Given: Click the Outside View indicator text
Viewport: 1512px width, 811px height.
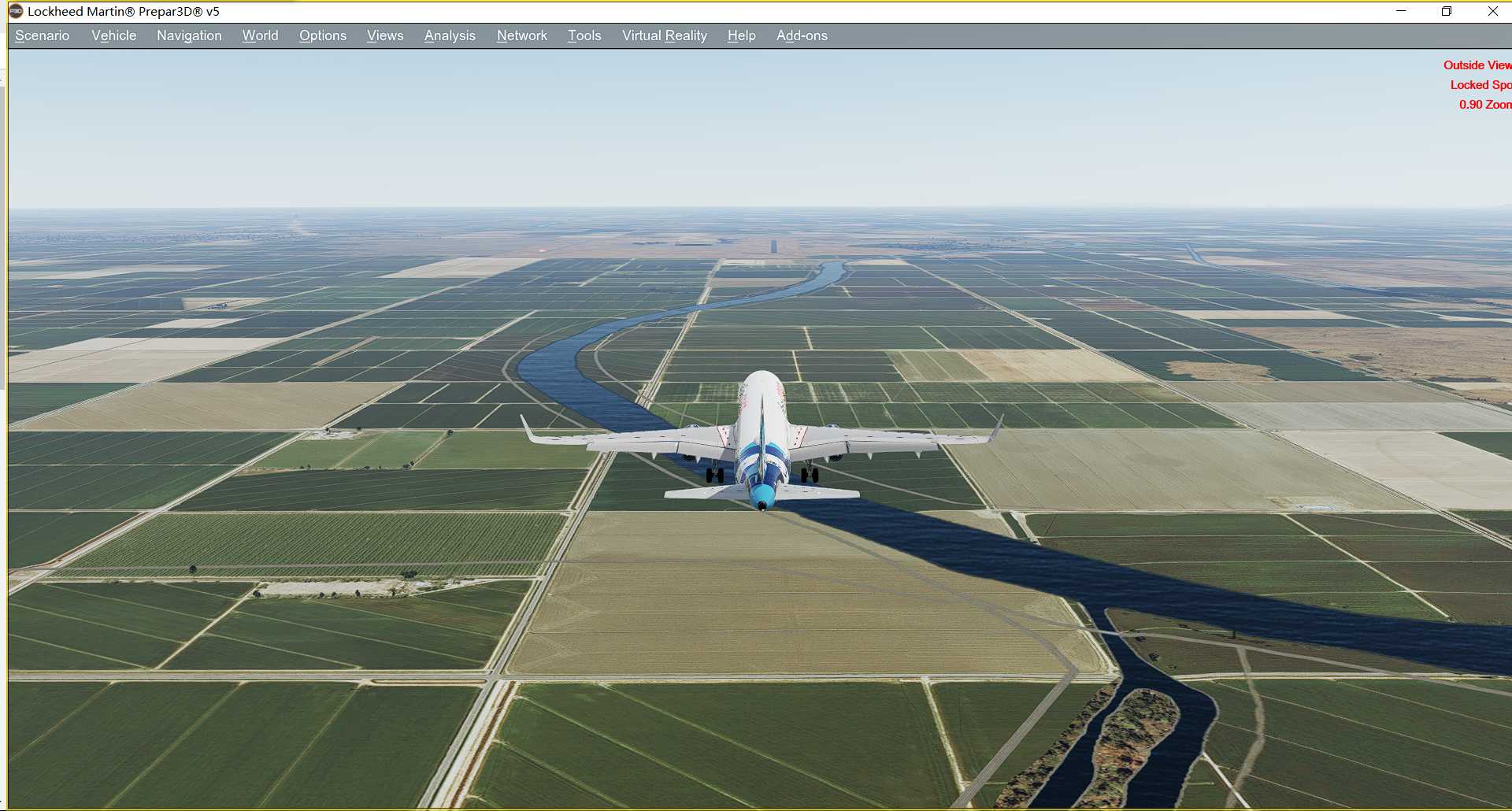Looking at the screenshot, I should [x=1477, y=65].
